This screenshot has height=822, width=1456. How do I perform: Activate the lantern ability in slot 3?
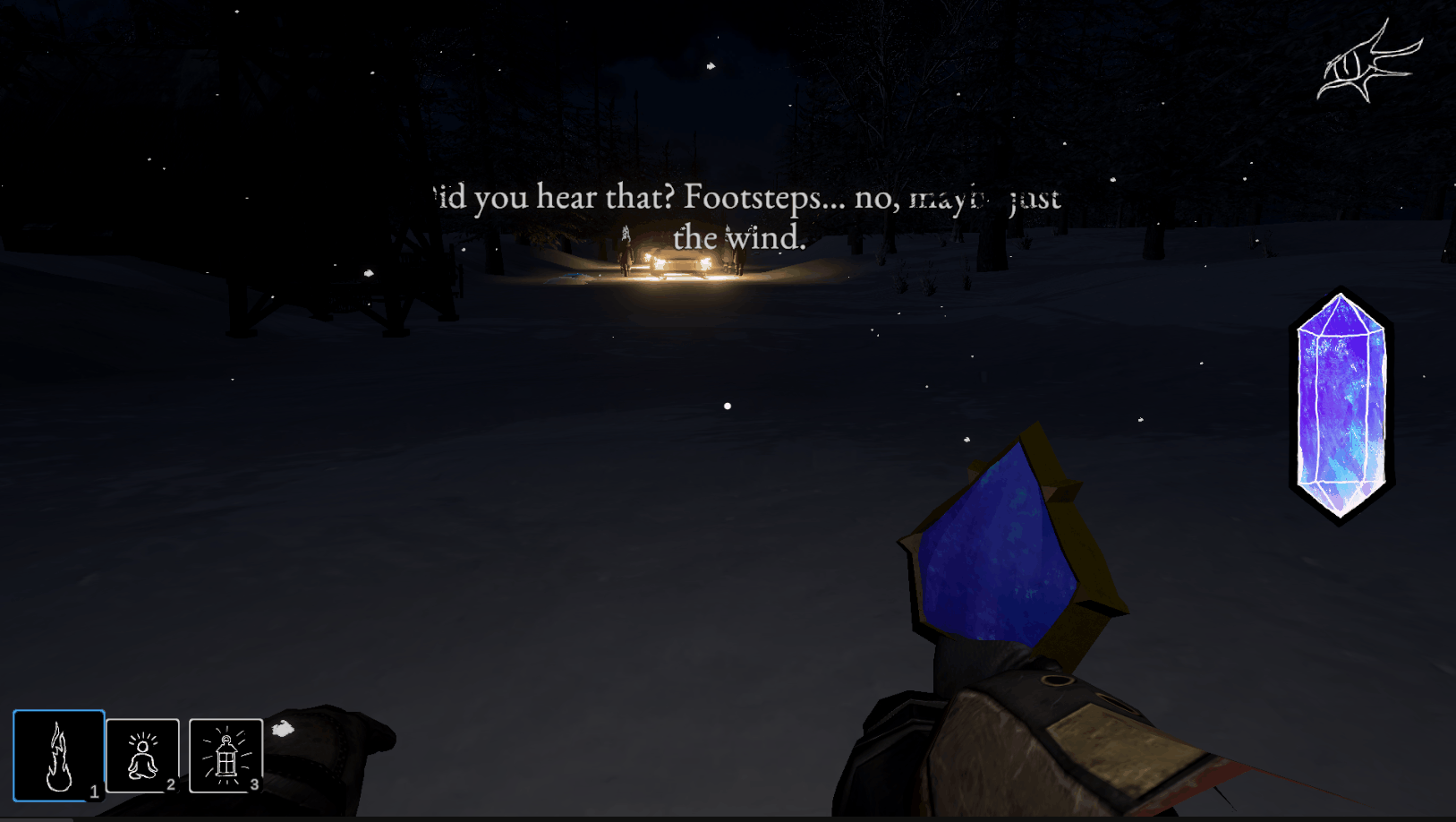click(226, 757)
